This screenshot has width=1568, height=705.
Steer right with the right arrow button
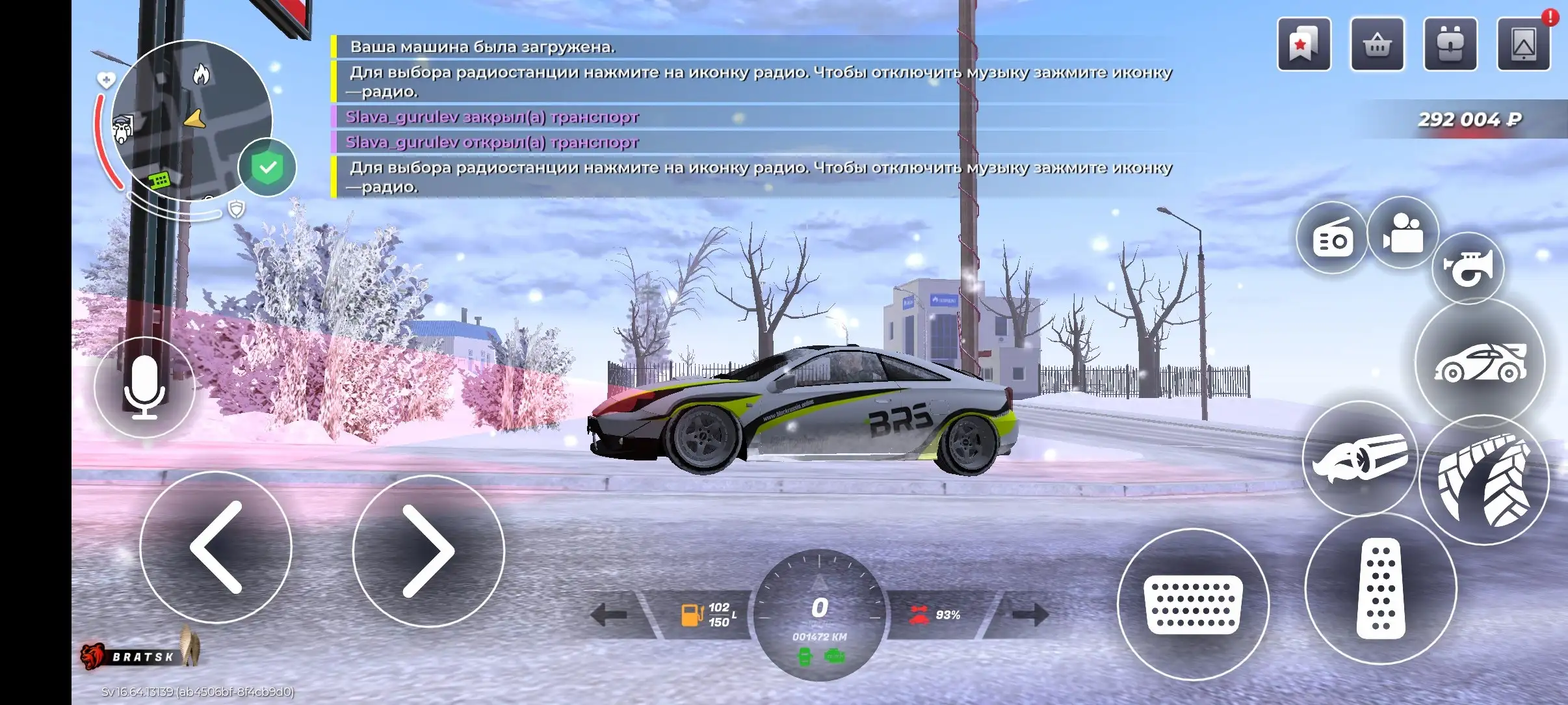428,550
